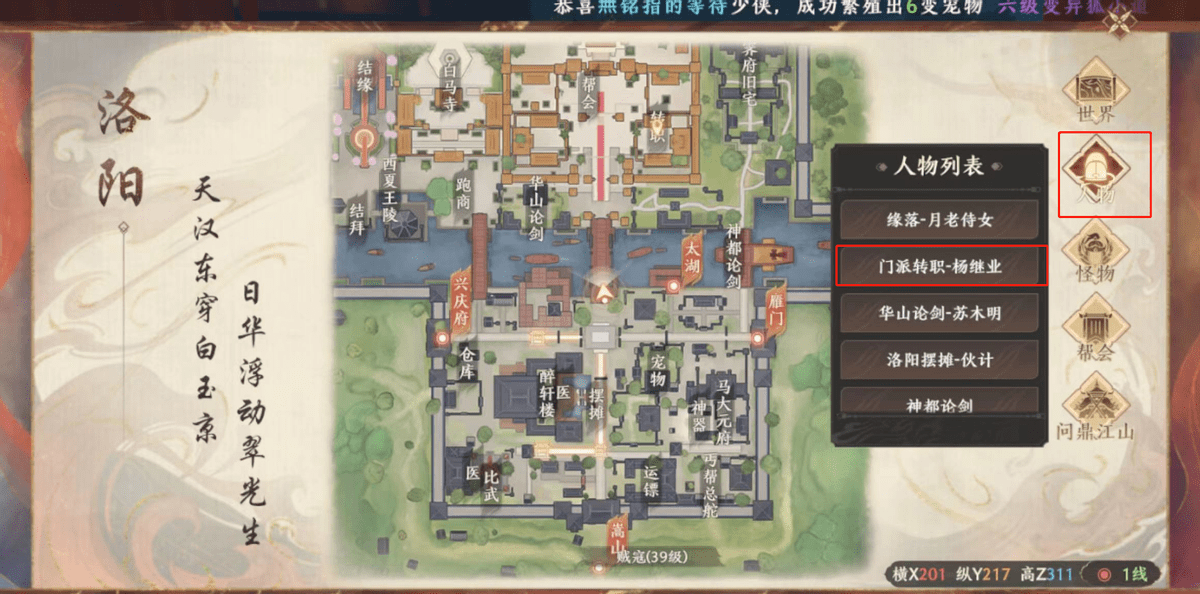Select the 帮会 guild tab
The image size is (1200, 594).
coord(1095,331)
